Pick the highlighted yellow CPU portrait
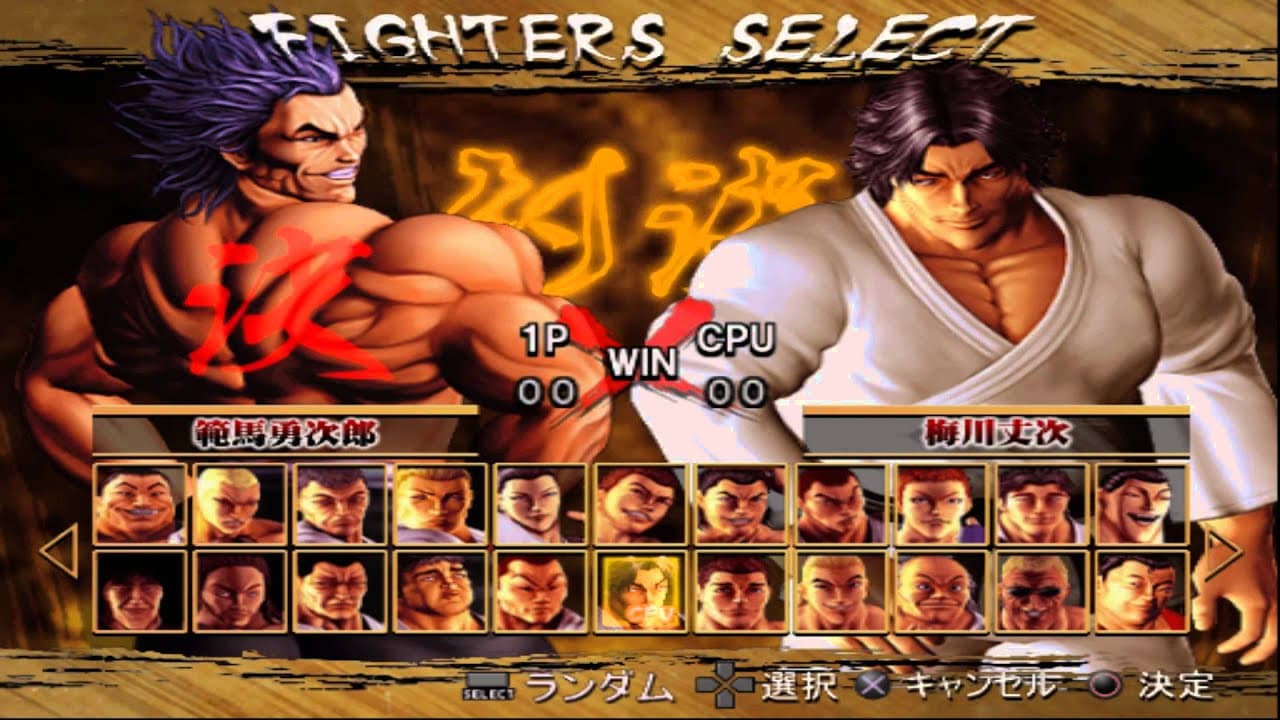The image size is (1280, 720). (640, 591)
